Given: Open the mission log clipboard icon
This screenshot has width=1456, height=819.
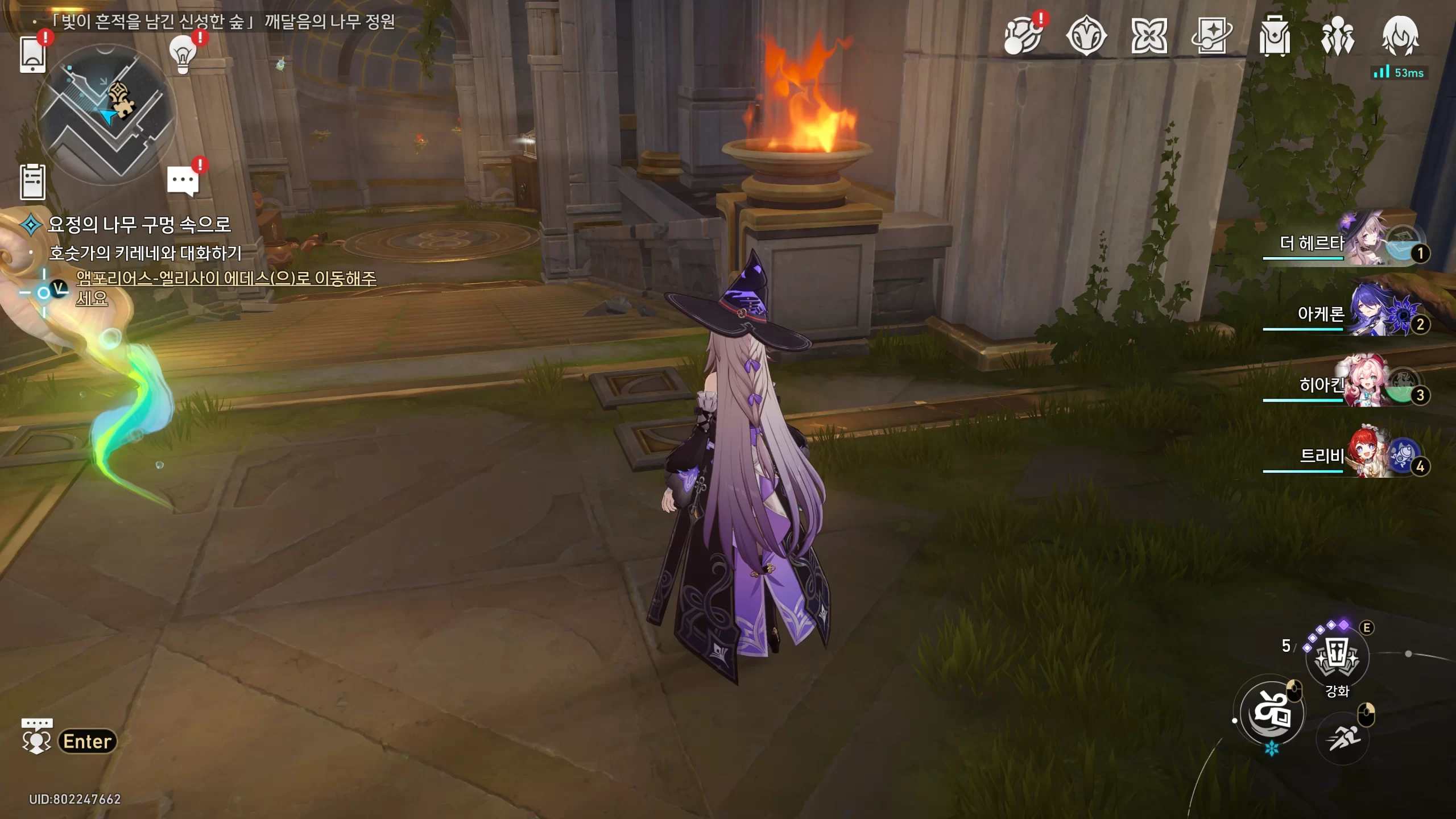Looking at the screenshot, I should click(x=32, y=182).
